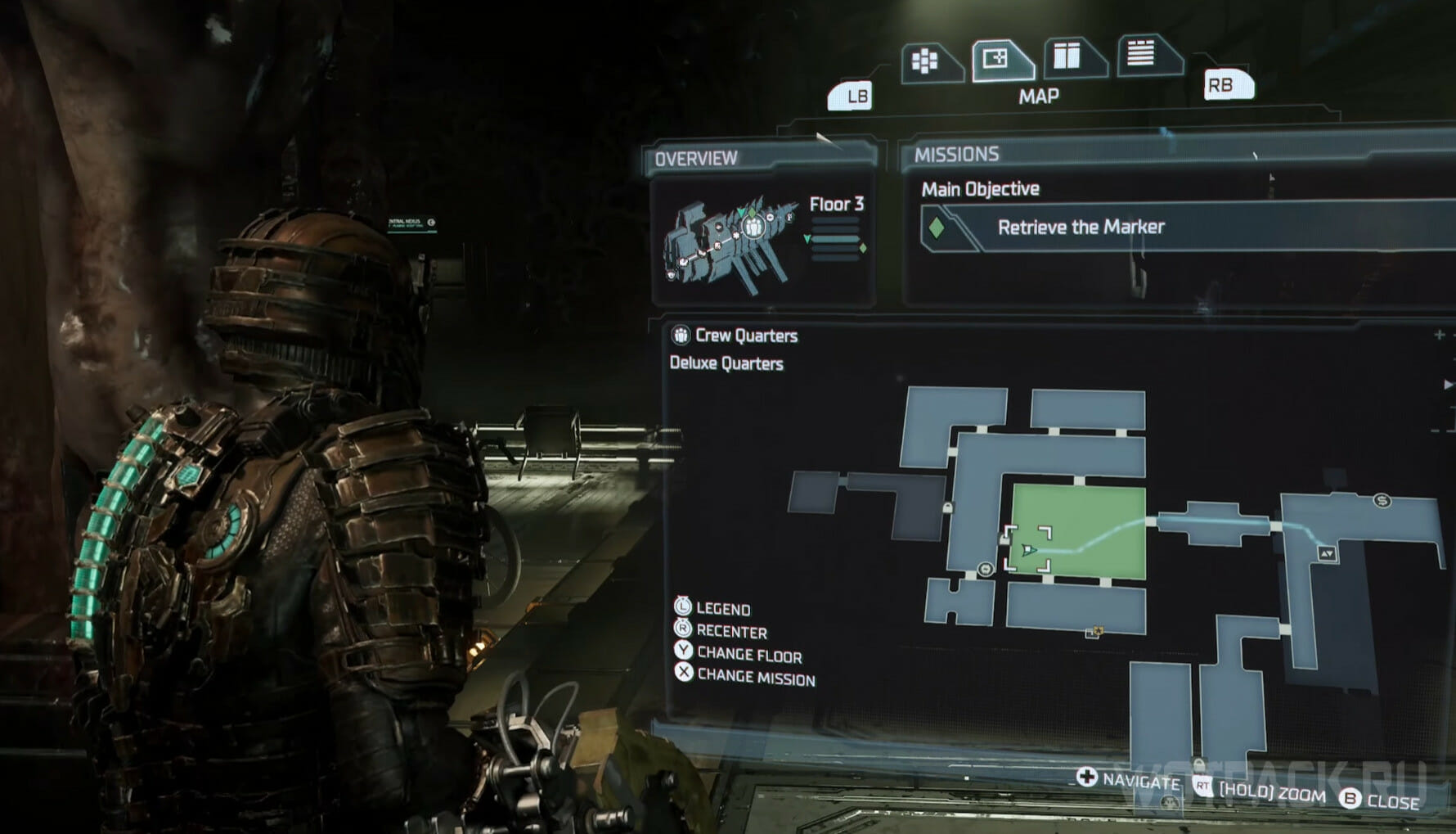Select the Retrieve the Marker objective

pos(1080,228)
